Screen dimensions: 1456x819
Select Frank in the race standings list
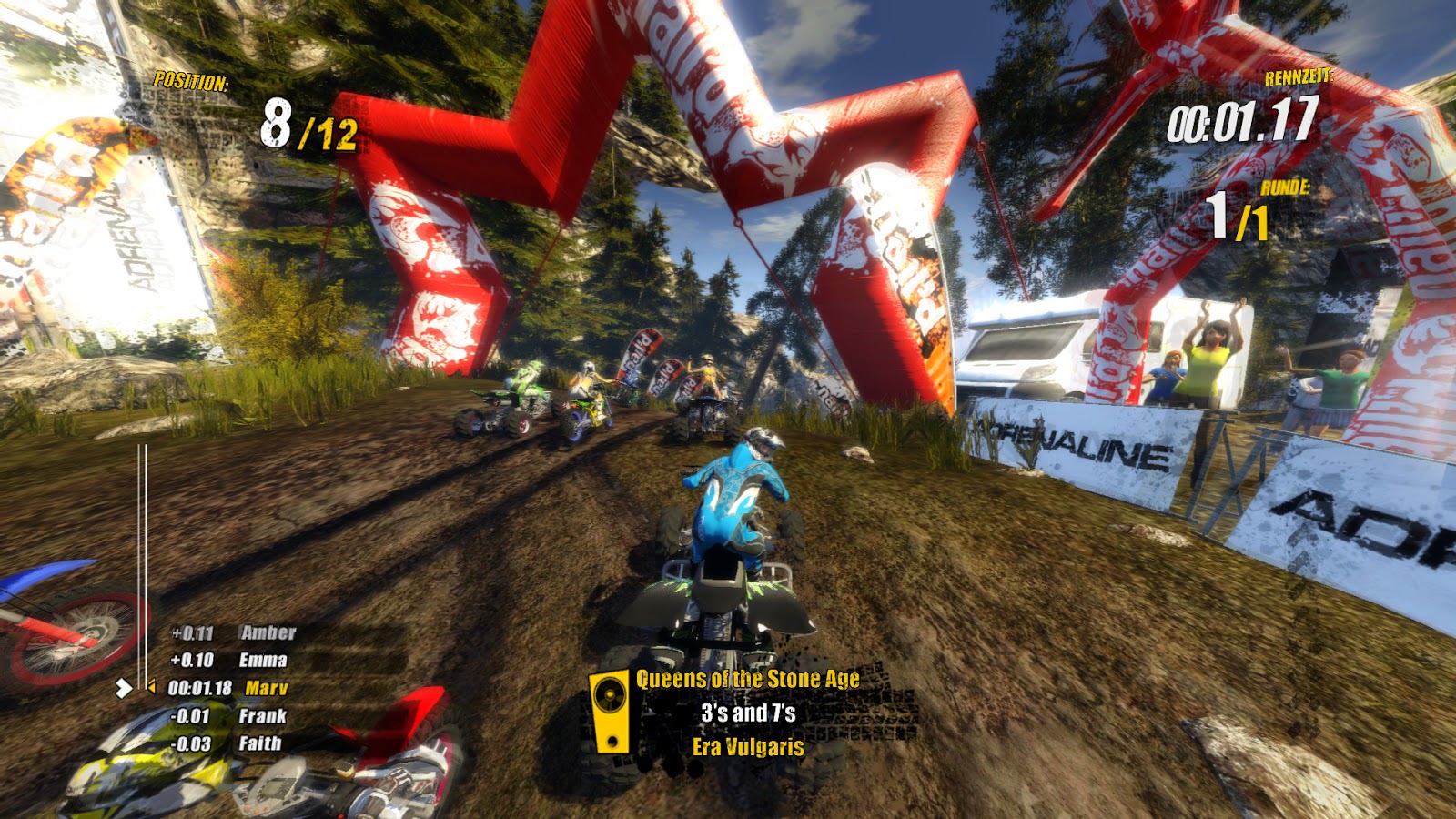262,716
